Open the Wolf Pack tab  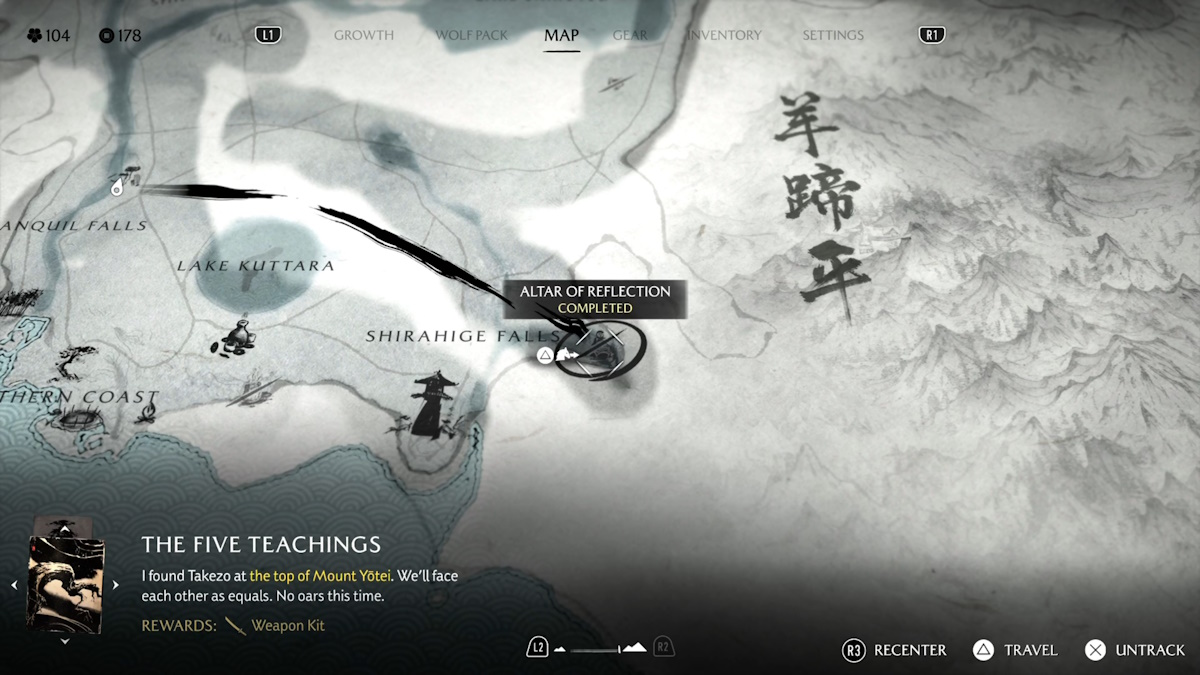[471, 35]
